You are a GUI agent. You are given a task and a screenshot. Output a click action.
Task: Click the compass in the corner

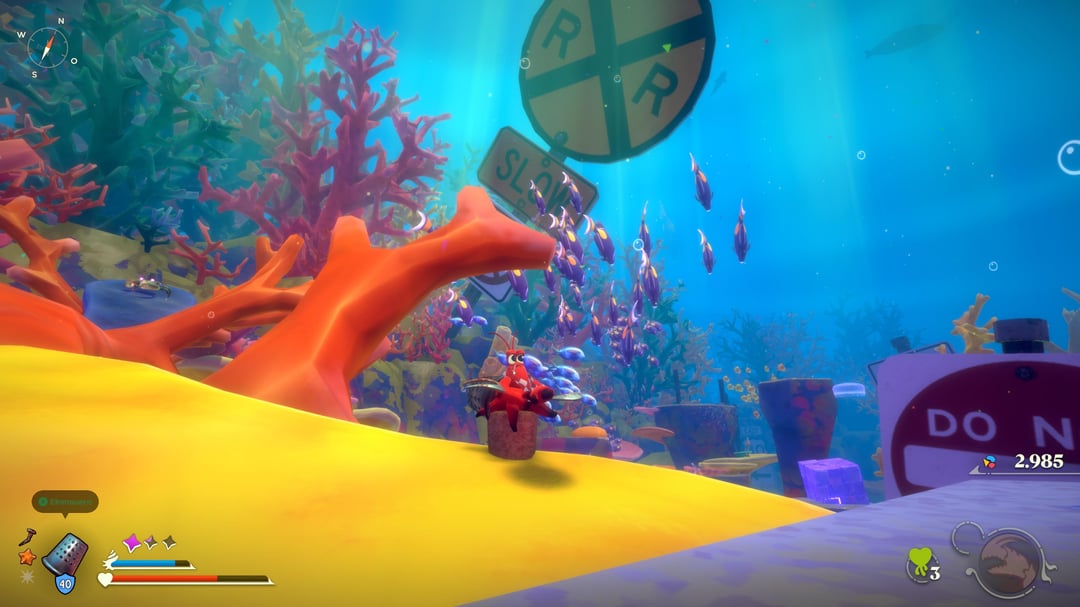[47, 47]
